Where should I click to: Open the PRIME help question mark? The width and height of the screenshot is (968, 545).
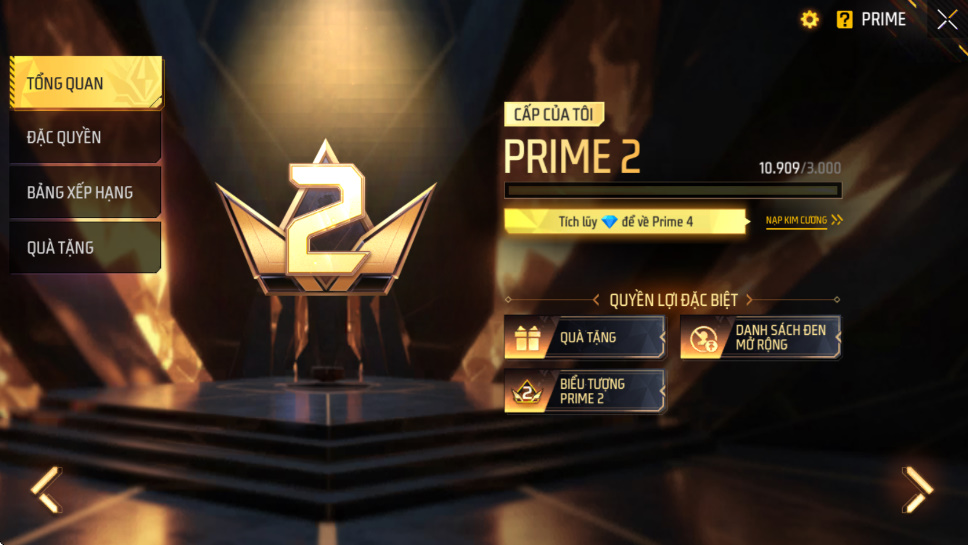pyautogui.click(x=845, y=20)
